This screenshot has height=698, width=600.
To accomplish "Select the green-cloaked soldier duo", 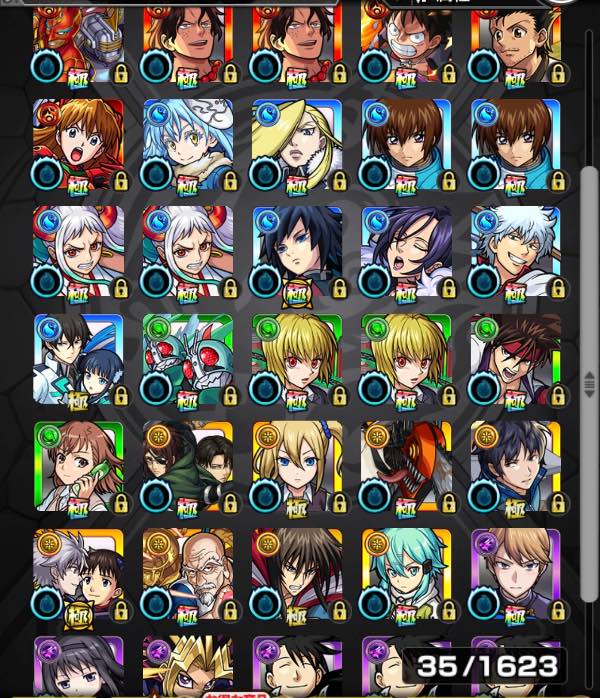I will click(188, 466).
